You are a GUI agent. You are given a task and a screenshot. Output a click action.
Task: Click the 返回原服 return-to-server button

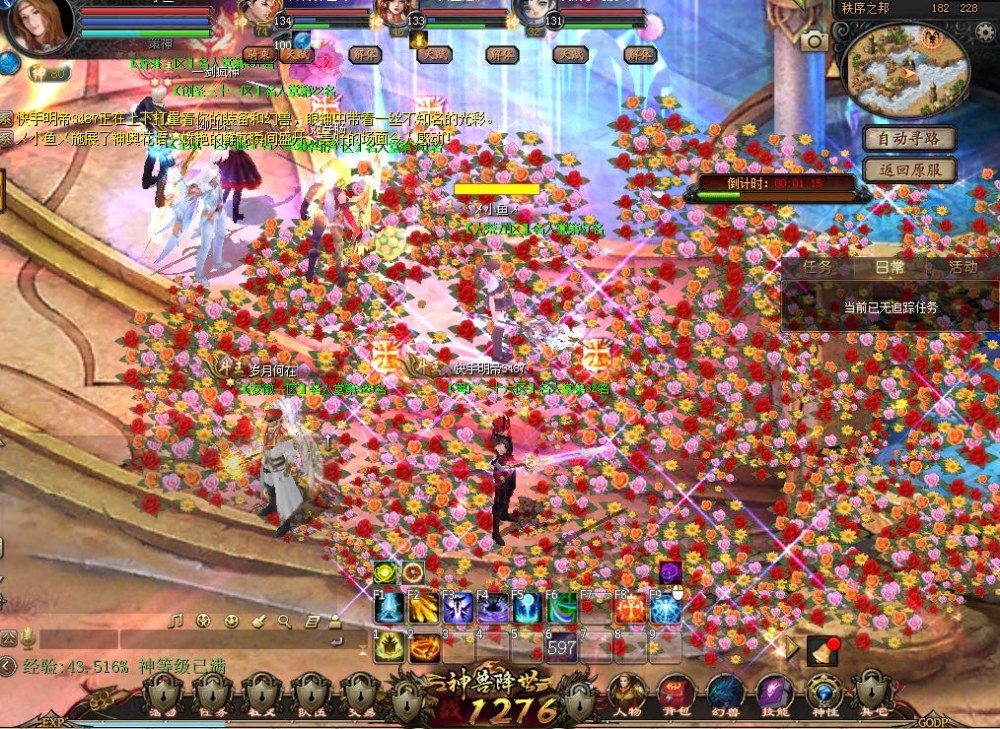(x=909, y=170)
